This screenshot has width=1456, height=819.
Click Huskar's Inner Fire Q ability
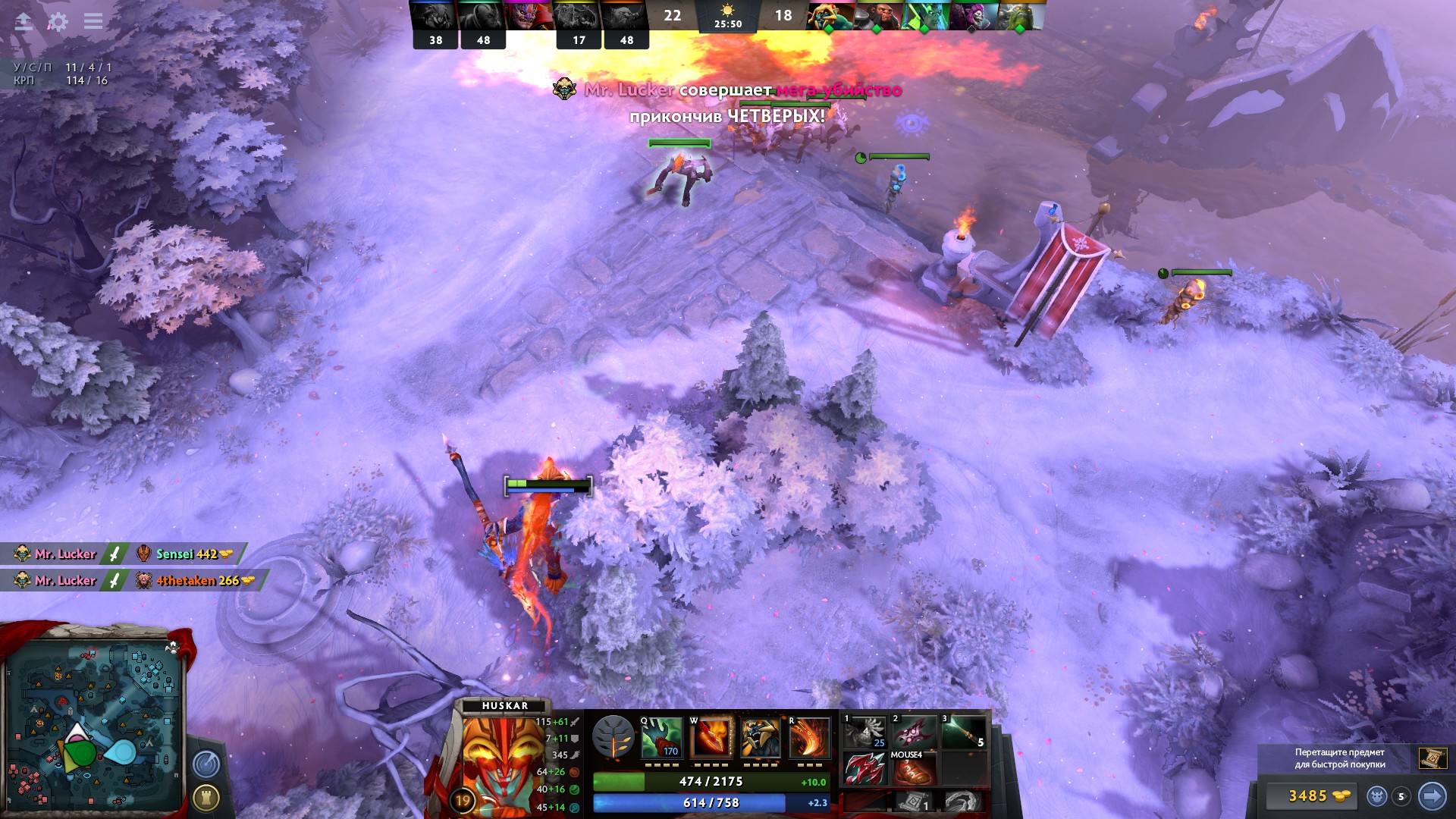662,739
